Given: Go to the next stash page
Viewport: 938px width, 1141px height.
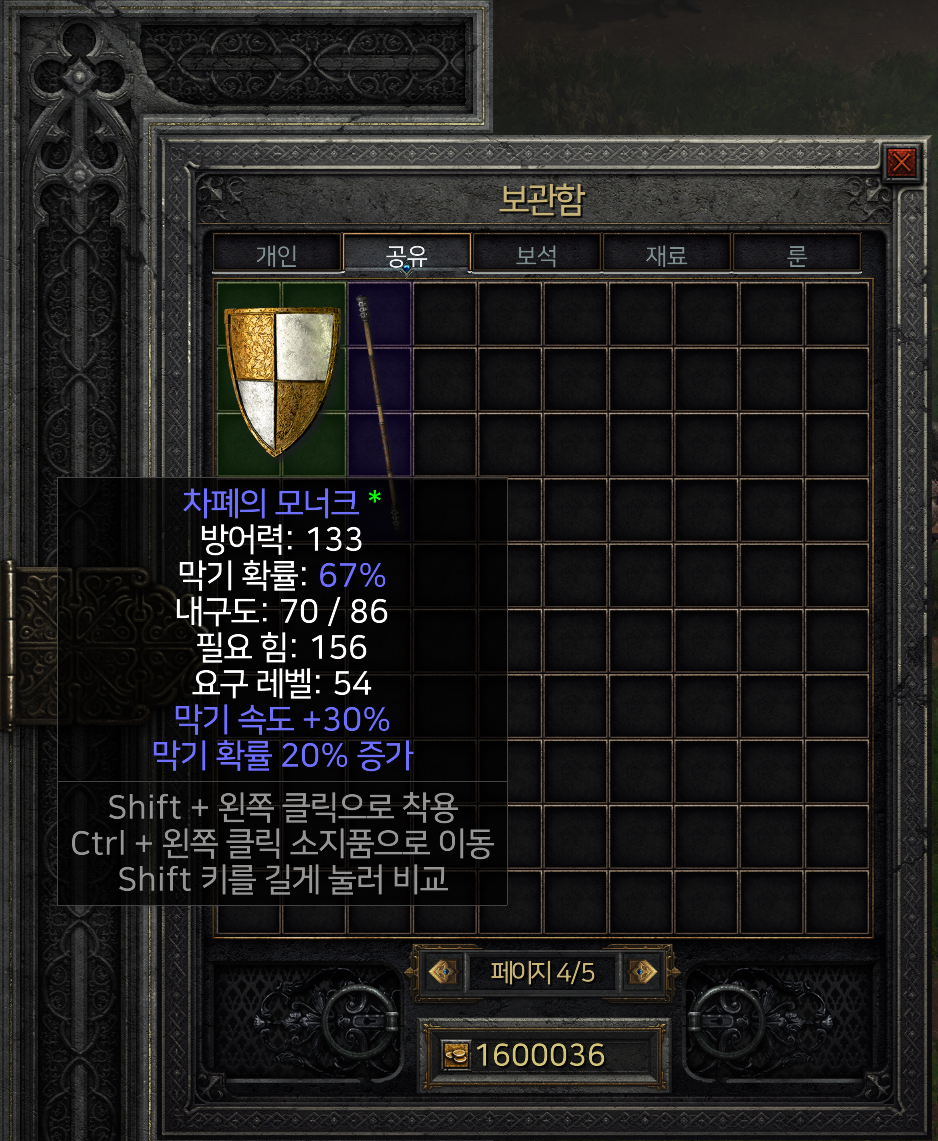Looking at the screenshot, I should (x=643, y=971).
